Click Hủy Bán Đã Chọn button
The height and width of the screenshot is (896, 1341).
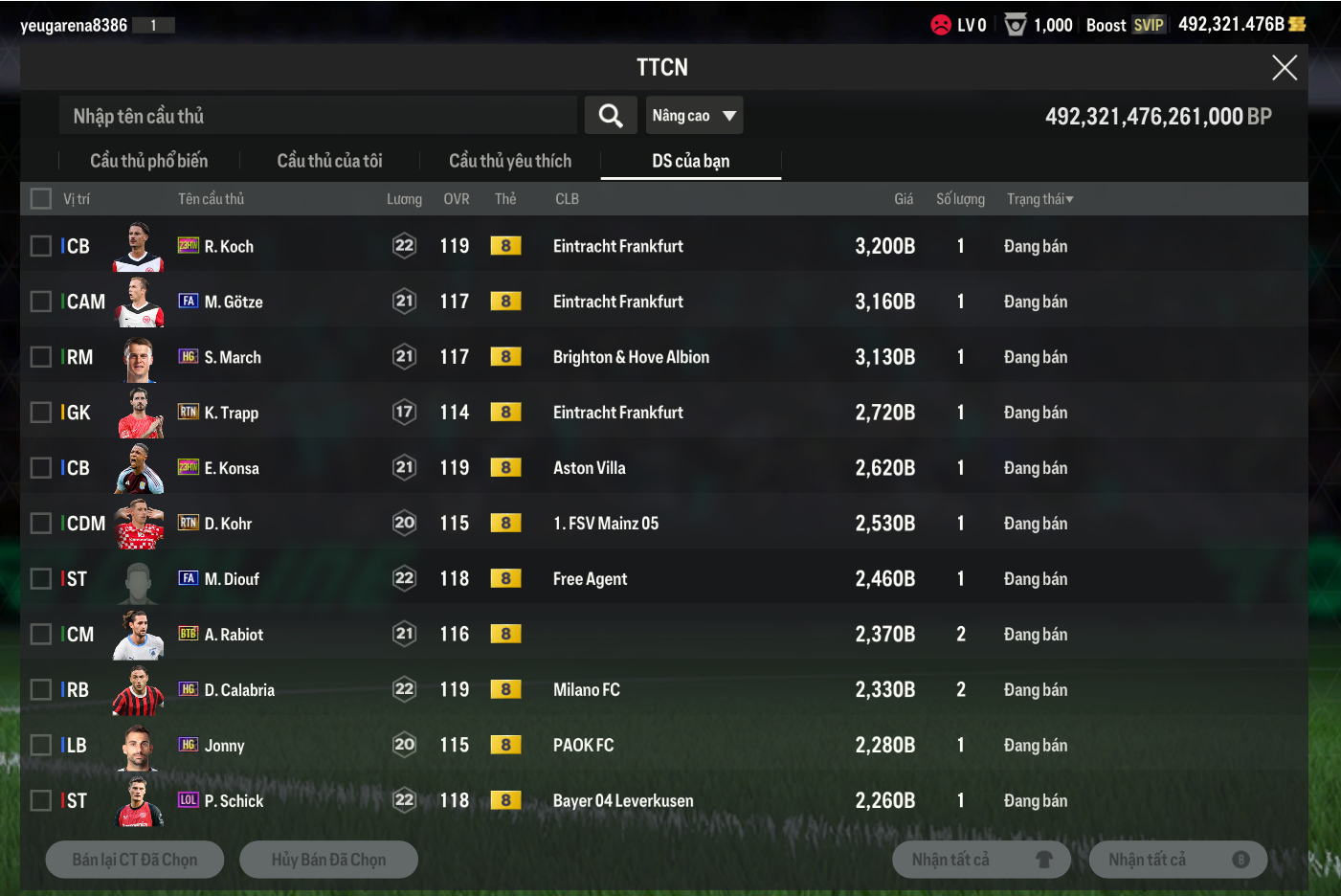point(328,860)
